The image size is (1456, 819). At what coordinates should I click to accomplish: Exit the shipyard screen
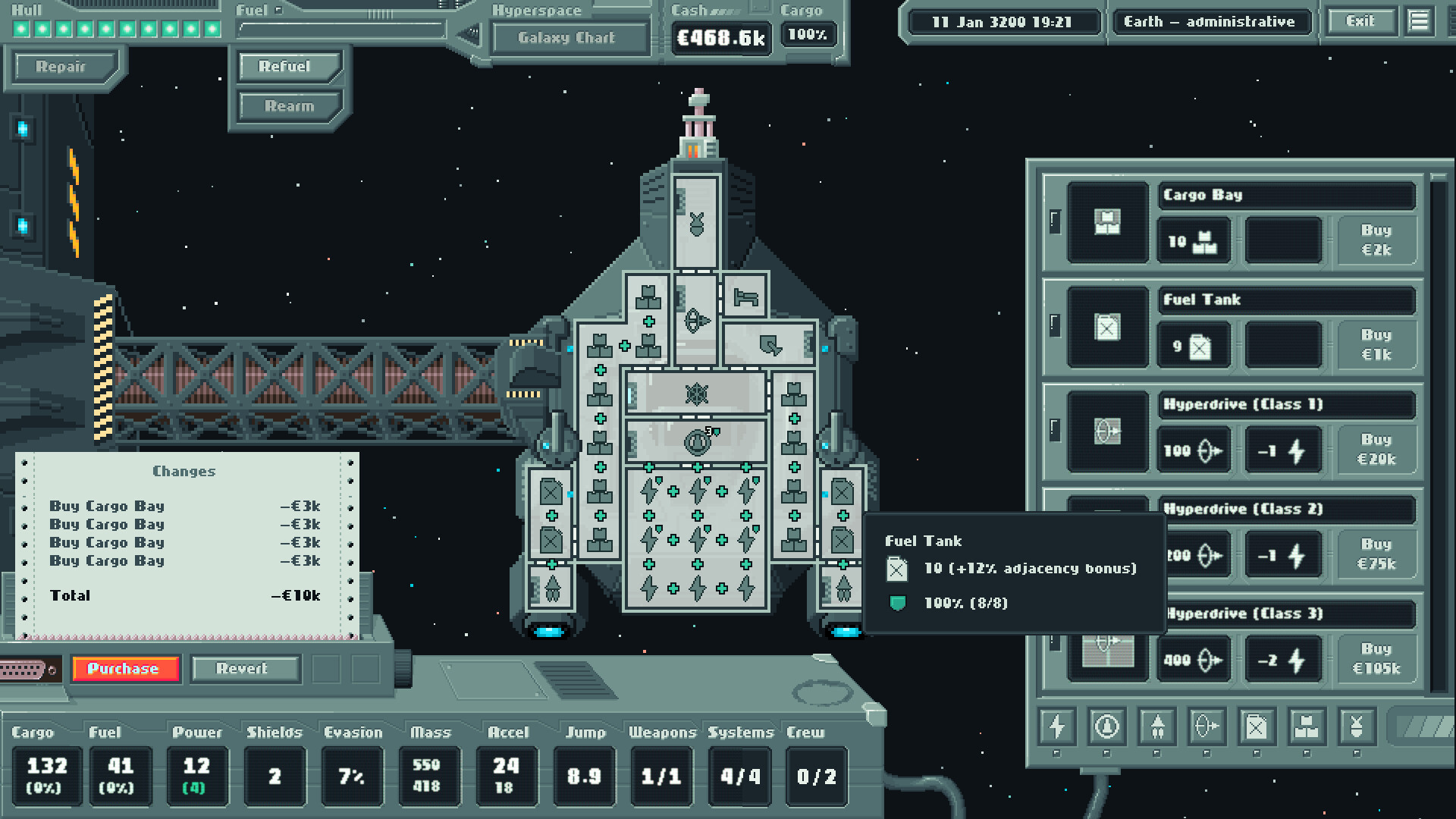[1360, 21]
